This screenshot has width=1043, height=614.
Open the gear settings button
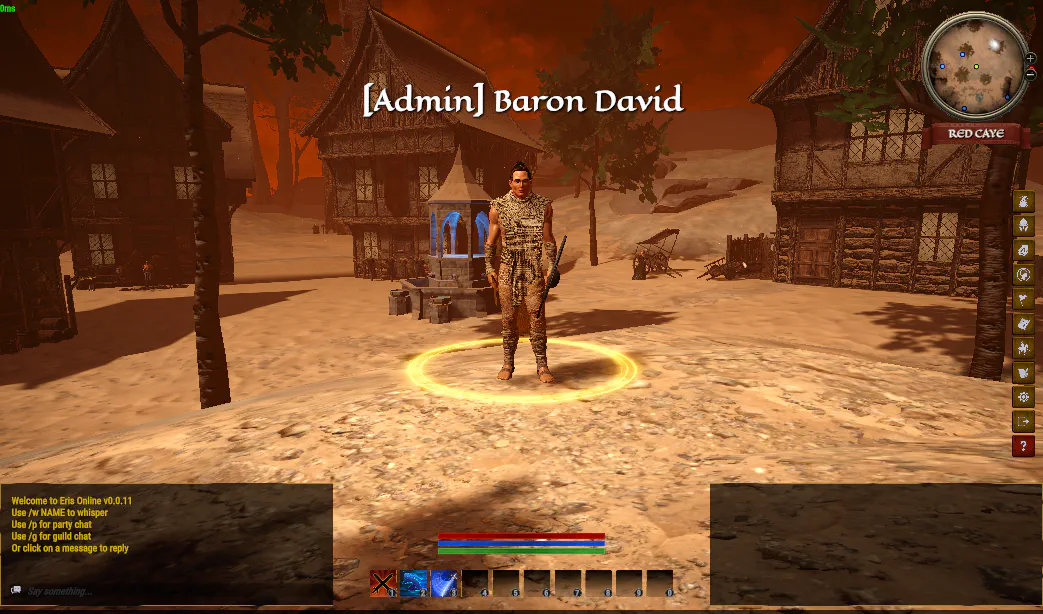pyautogui.click(x=1023, y=398)
